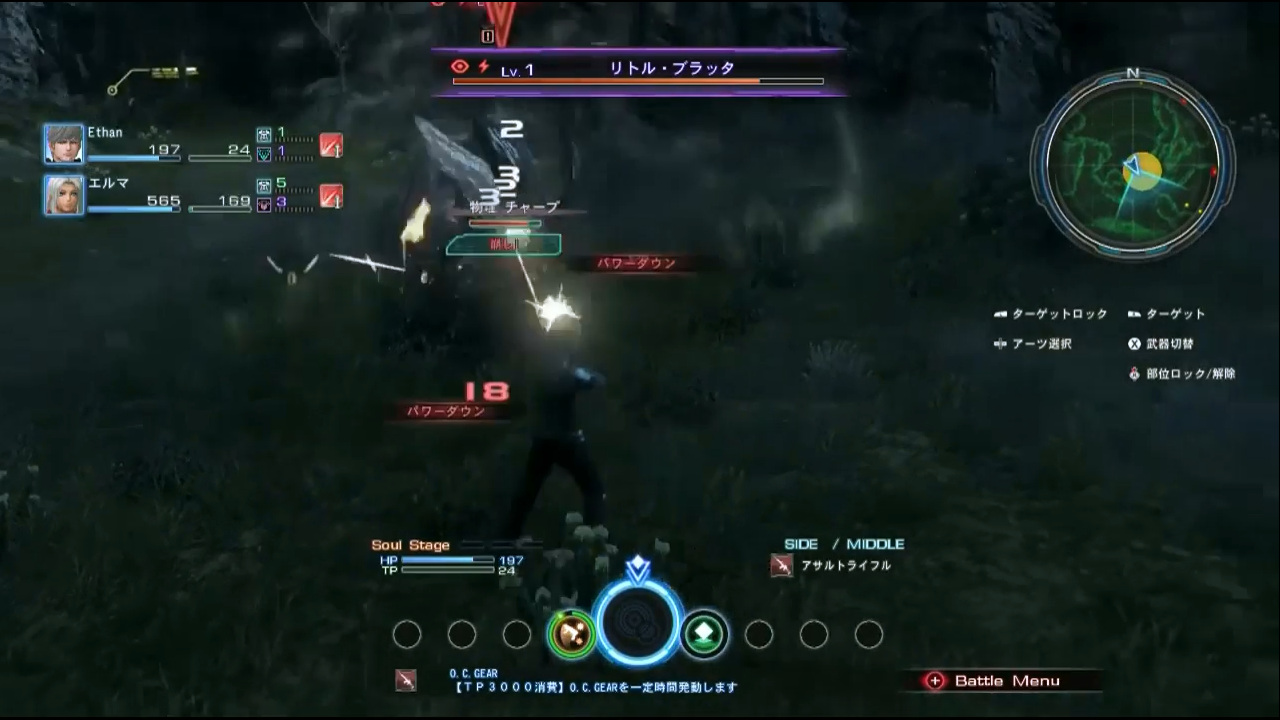Click Ethan's red power-down status icon
The height and width of the screenshot is (720, 1280).
click(x=331, y=145)
